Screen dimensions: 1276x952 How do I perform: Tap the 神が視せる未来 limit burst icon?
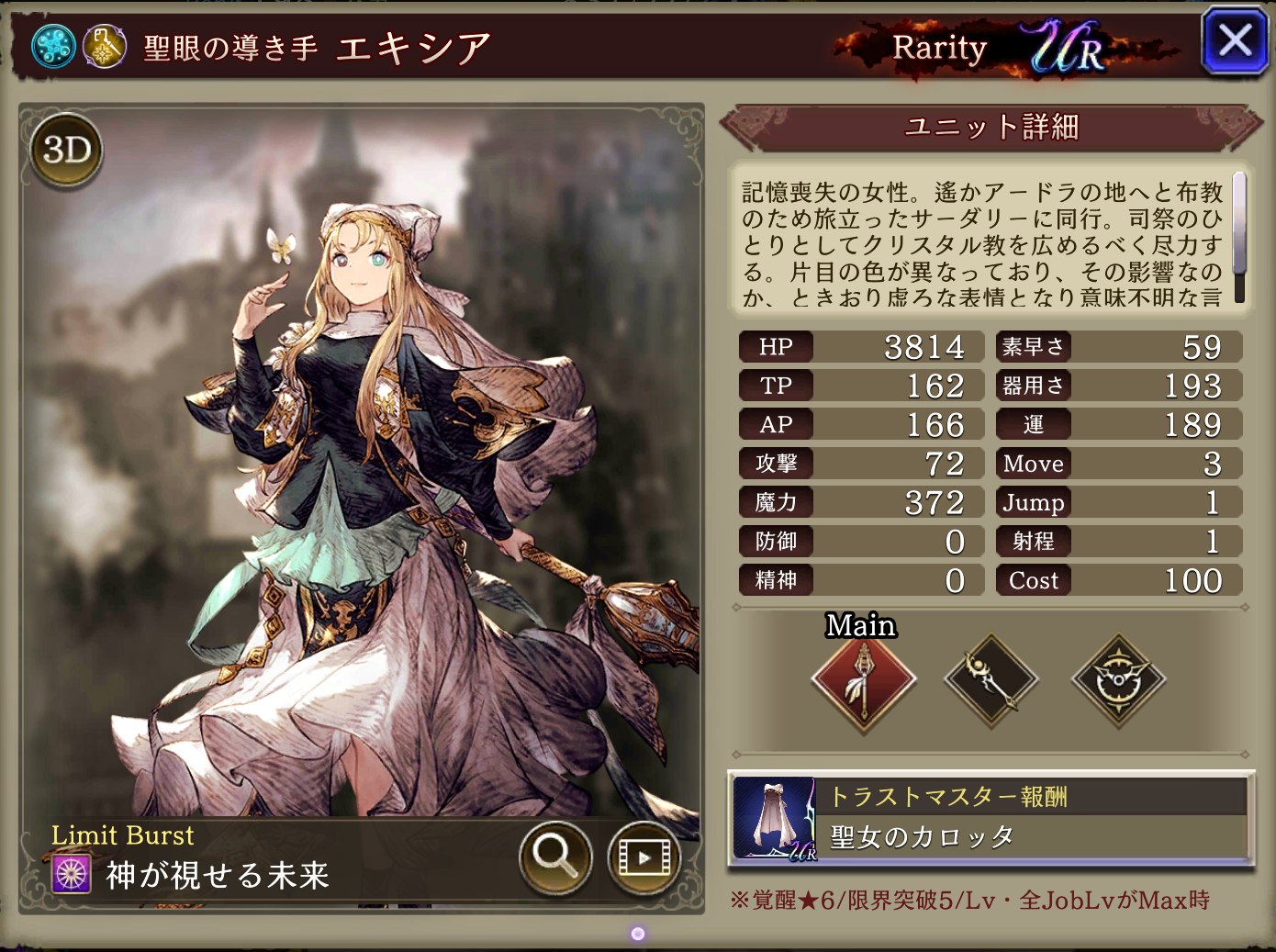[72, 874]
